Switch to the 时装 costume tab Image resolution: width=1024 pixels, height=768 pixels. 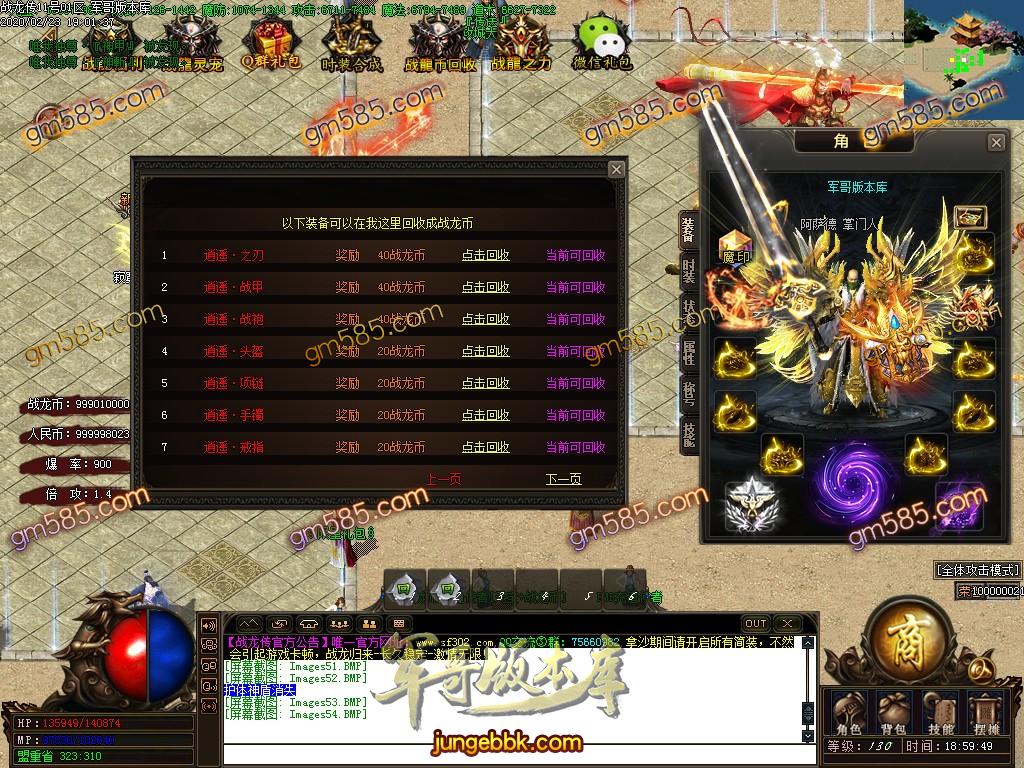tap(689, 270)
